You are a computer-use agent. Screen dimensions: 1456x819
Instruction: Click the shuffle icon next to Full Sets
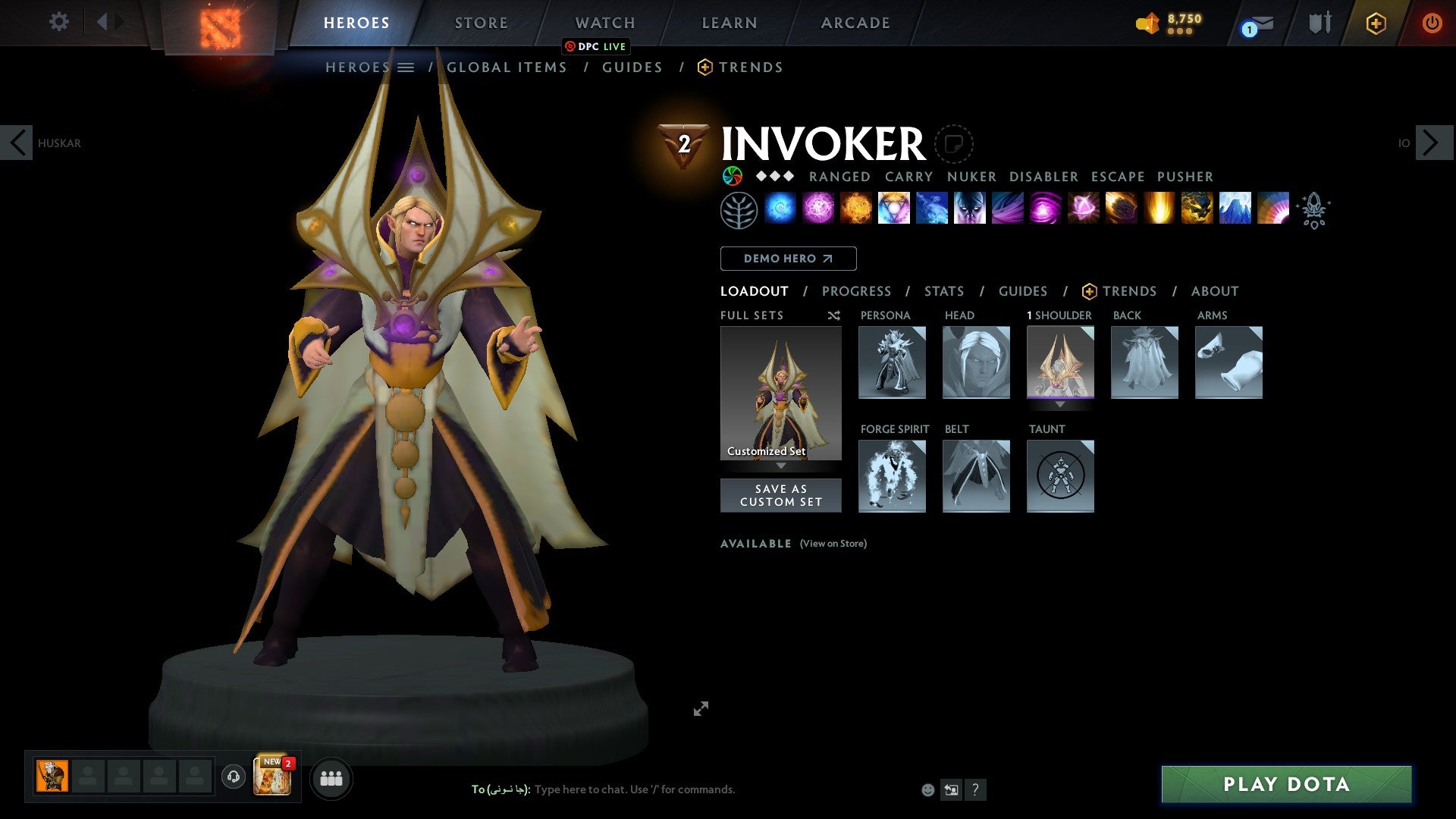(833, 315)
